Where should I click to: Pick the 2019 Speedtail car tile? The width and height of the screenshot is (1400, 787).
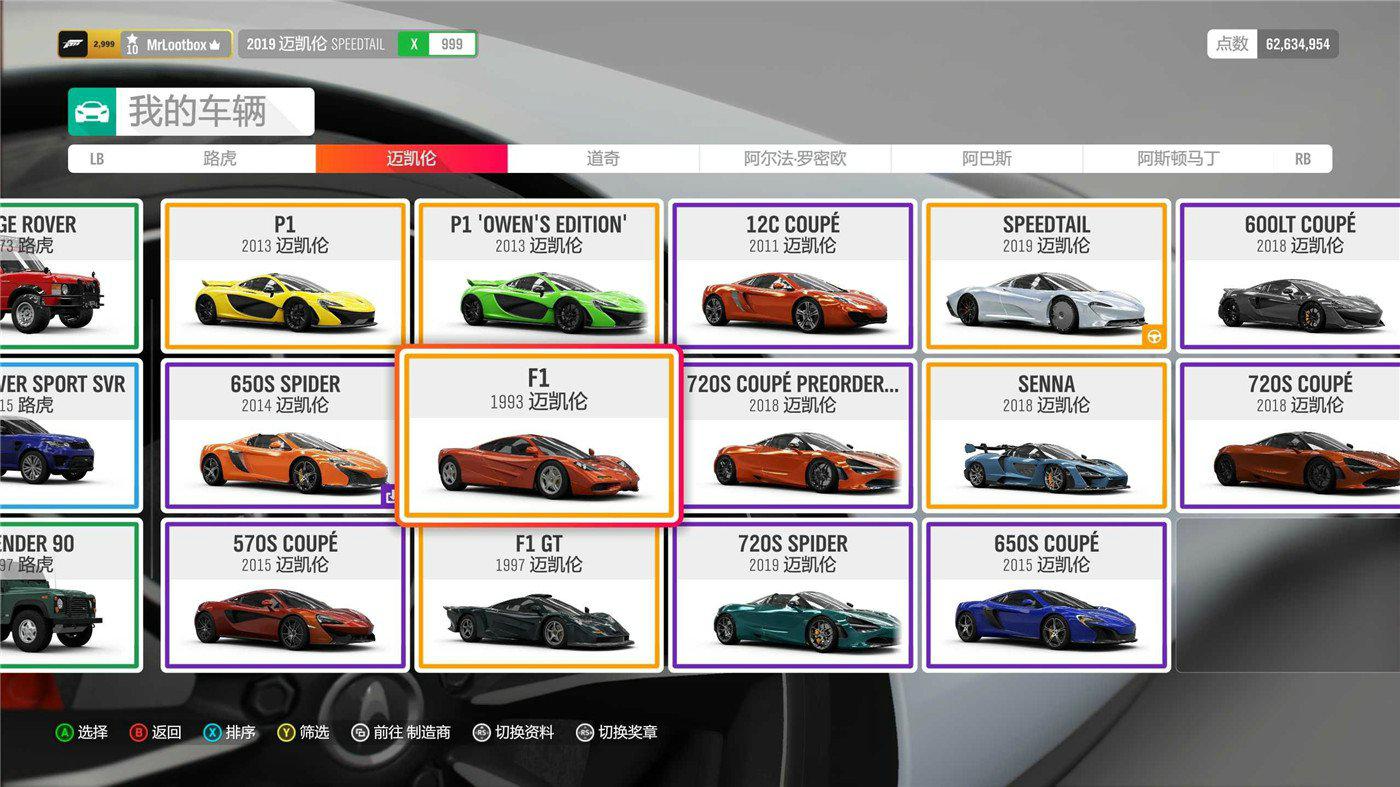pos(1046,276)
